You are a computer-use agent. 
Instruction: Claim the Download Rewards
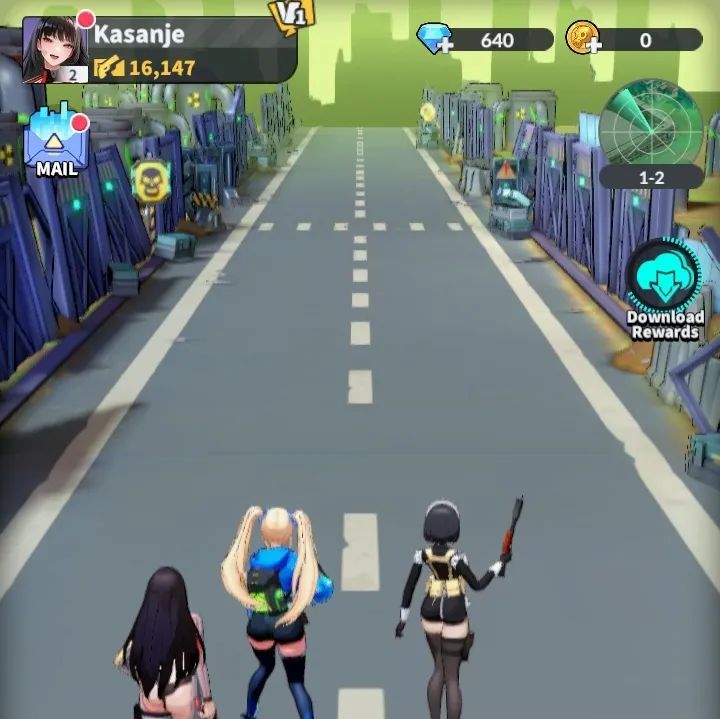[x=665, y=280]
